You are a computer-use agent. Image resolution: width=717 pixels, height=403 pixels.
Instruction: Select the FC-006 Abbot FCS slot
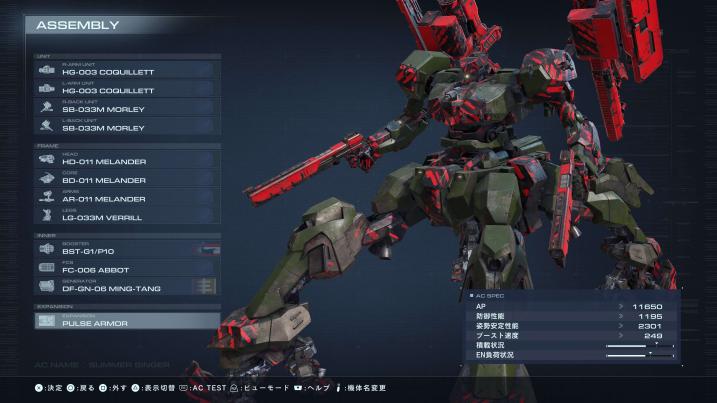(x=125, y=268)
